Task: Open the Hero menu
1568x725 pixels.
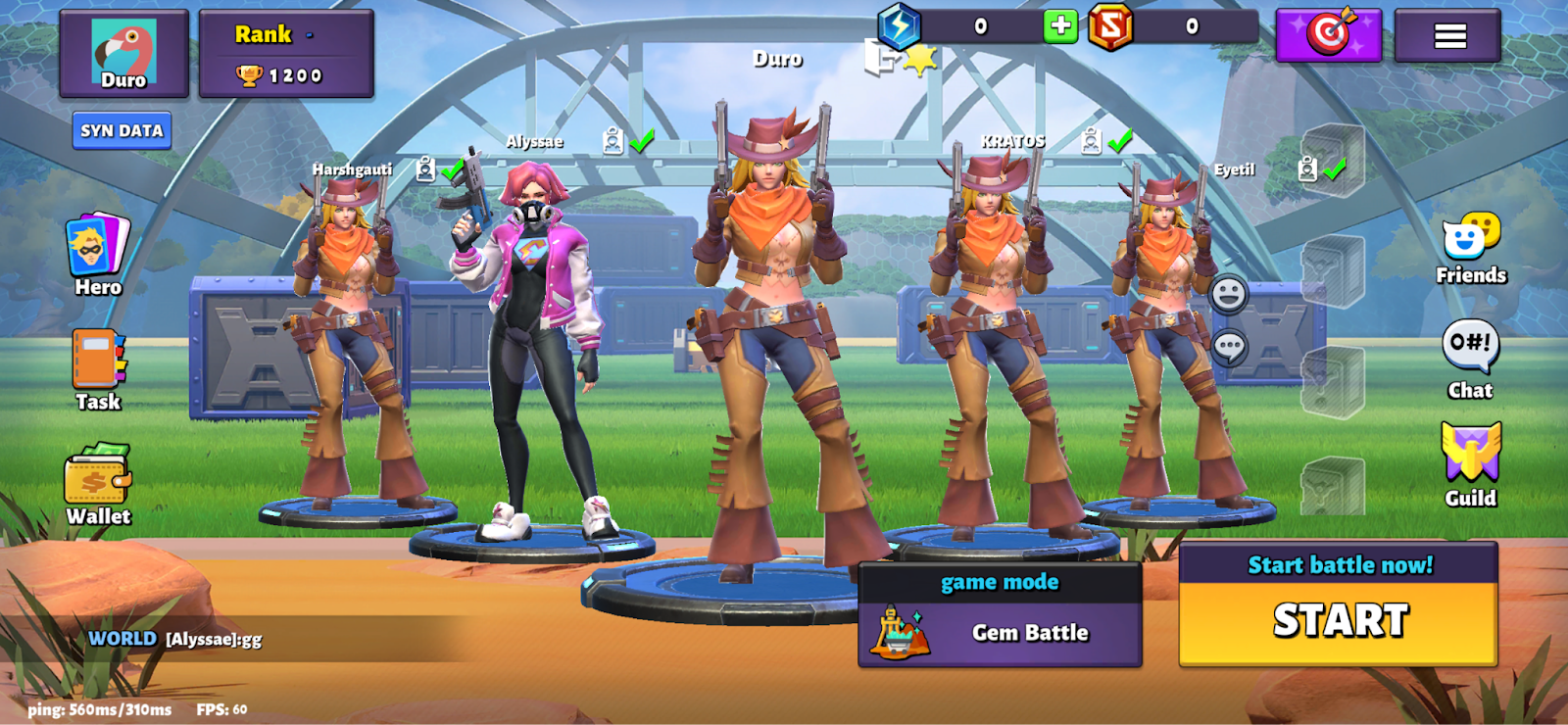Action: coord(98,256)
